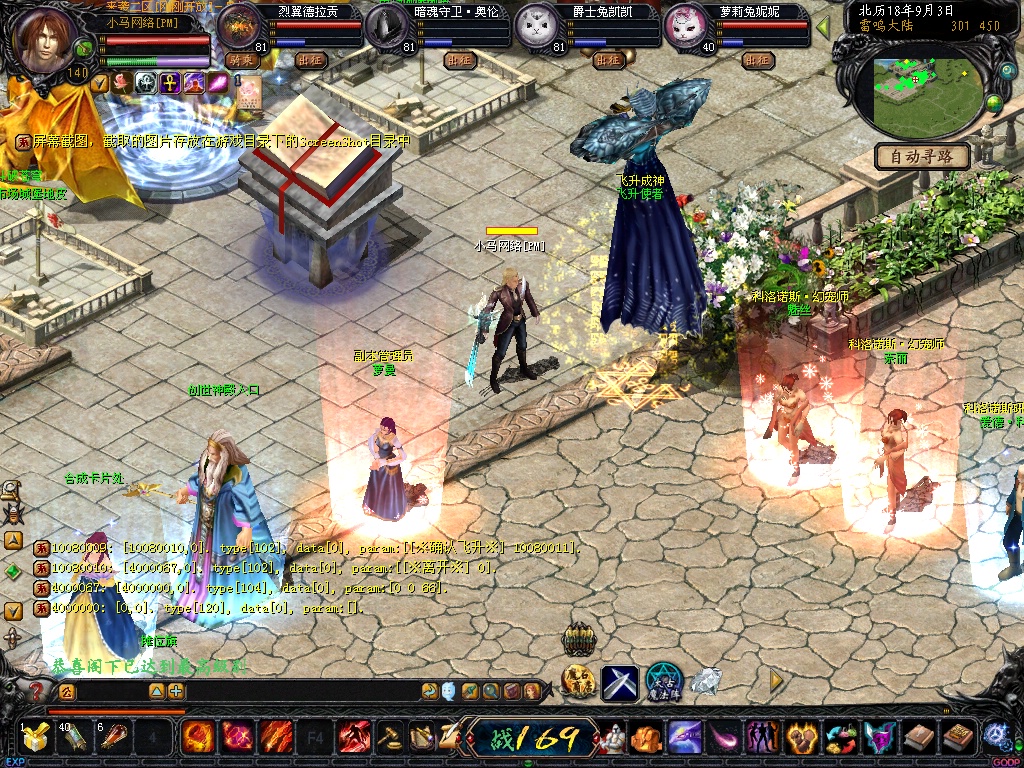
Task: Click 出征 under the 萝莉兔妮妮 pet
Action: coord(757,60)
